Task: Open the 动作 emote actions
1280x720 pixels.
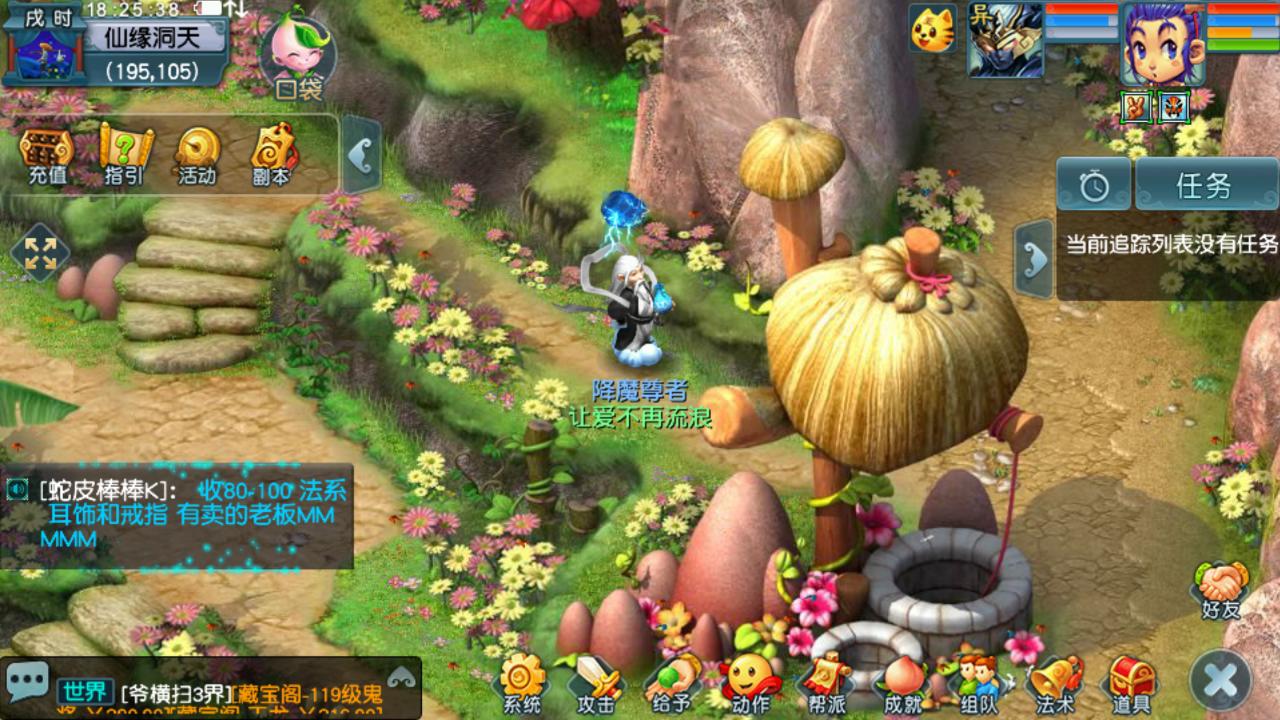Action: click(750, 683)
